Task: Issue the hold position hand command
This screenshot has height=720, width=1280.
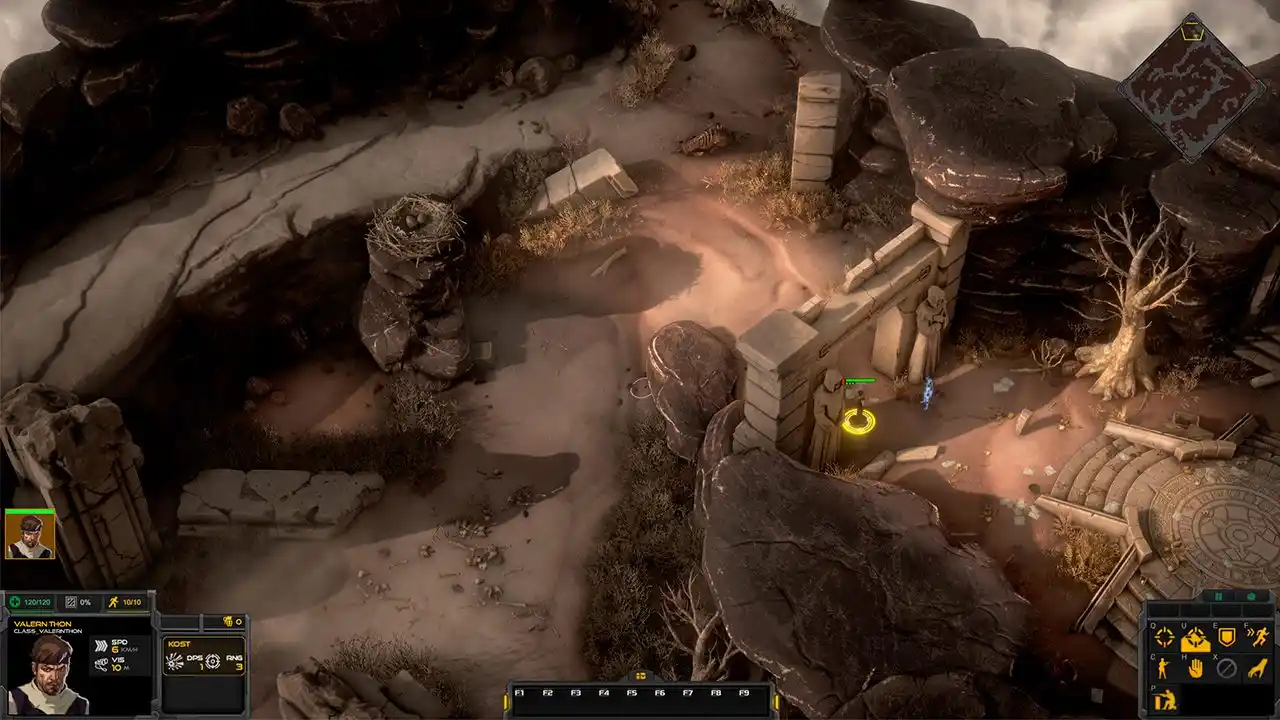Action: 1196,668
